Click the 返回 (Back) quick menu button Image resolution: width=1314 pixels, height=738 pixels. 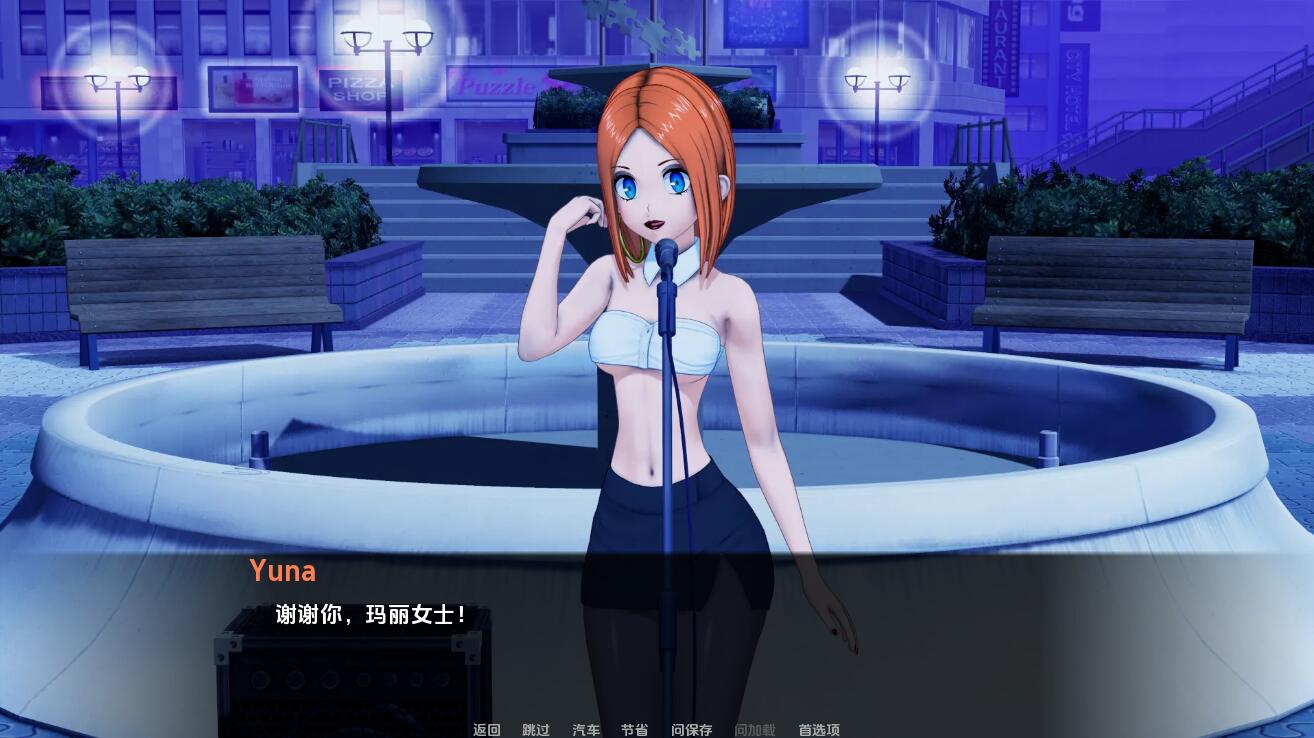click(x=487, y=730)
